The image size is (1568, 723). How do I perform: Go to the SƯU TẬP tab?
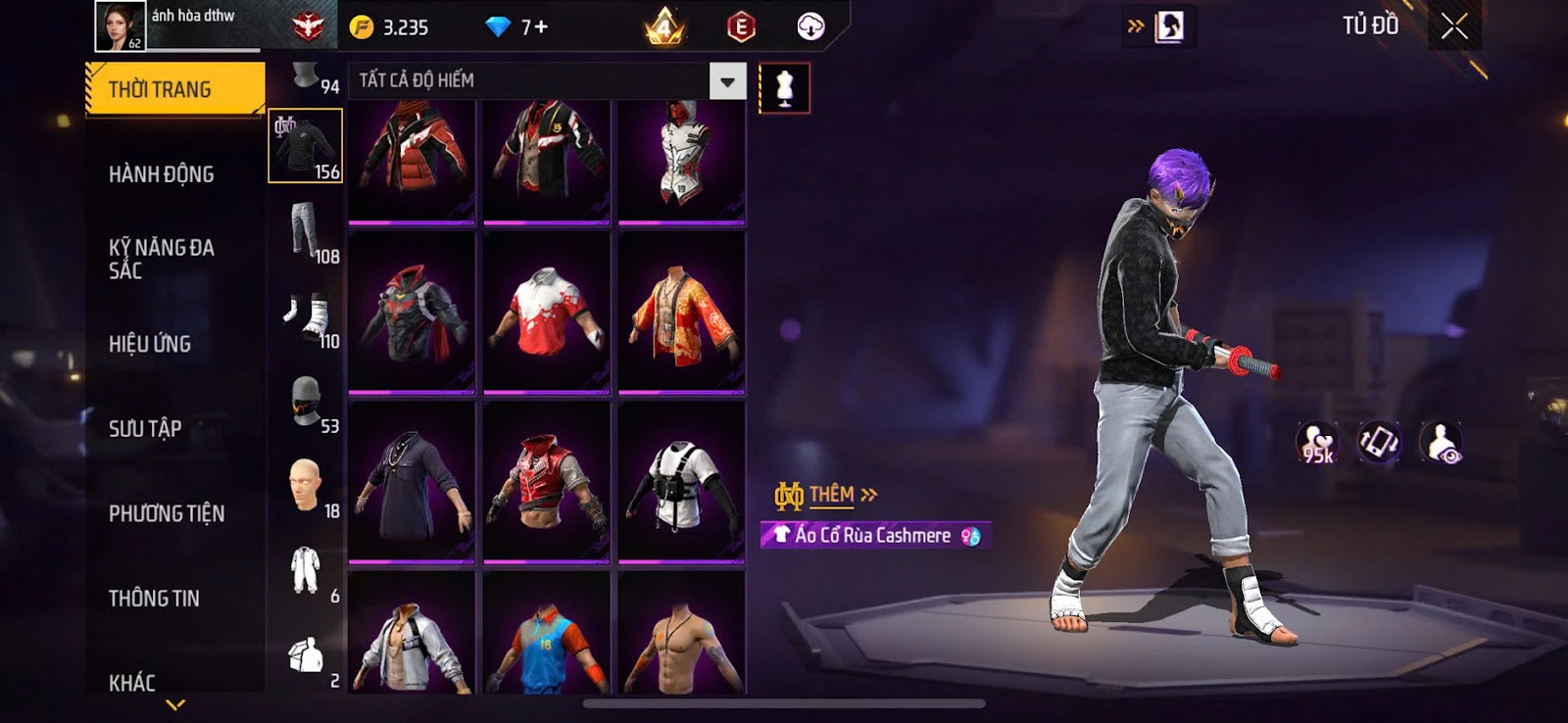coord(145,428)
